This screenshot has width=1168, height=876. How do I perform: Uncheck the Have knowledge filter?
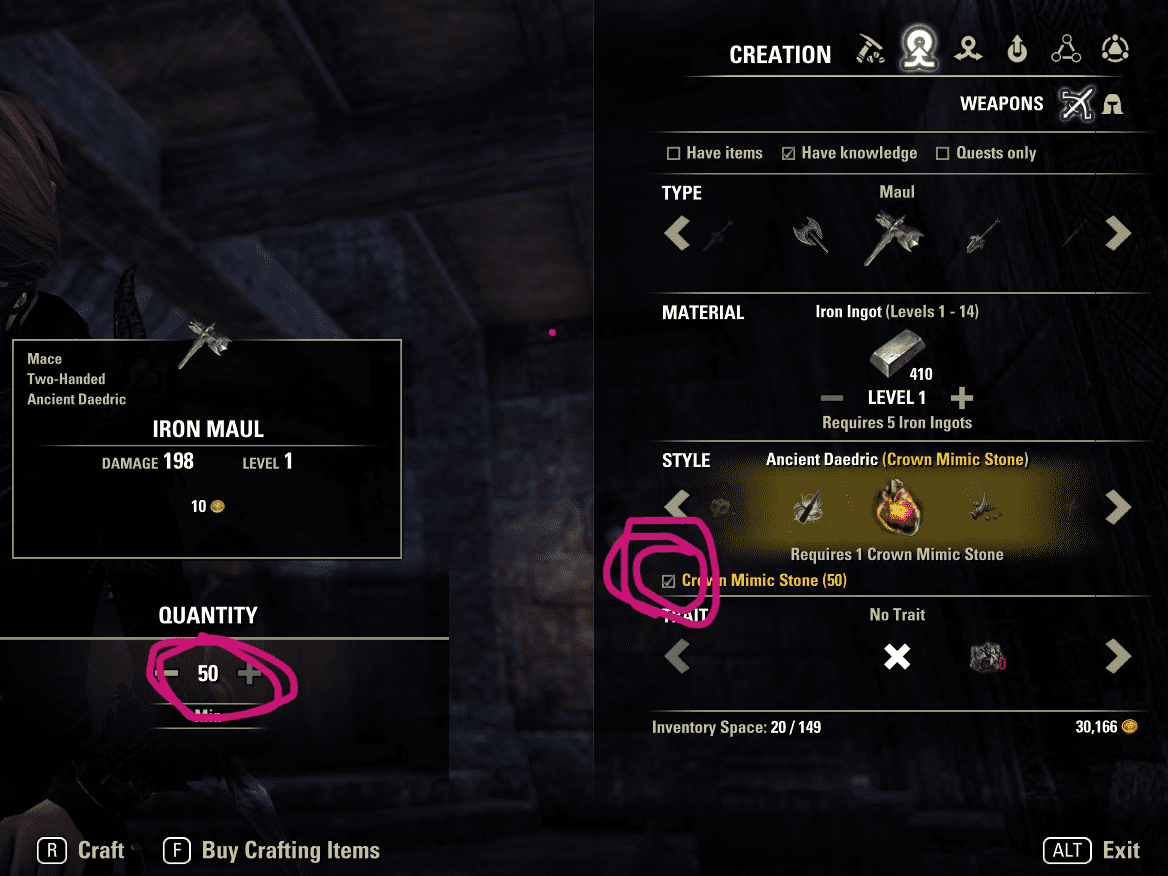pyautogui.click(x=789, y=154)
